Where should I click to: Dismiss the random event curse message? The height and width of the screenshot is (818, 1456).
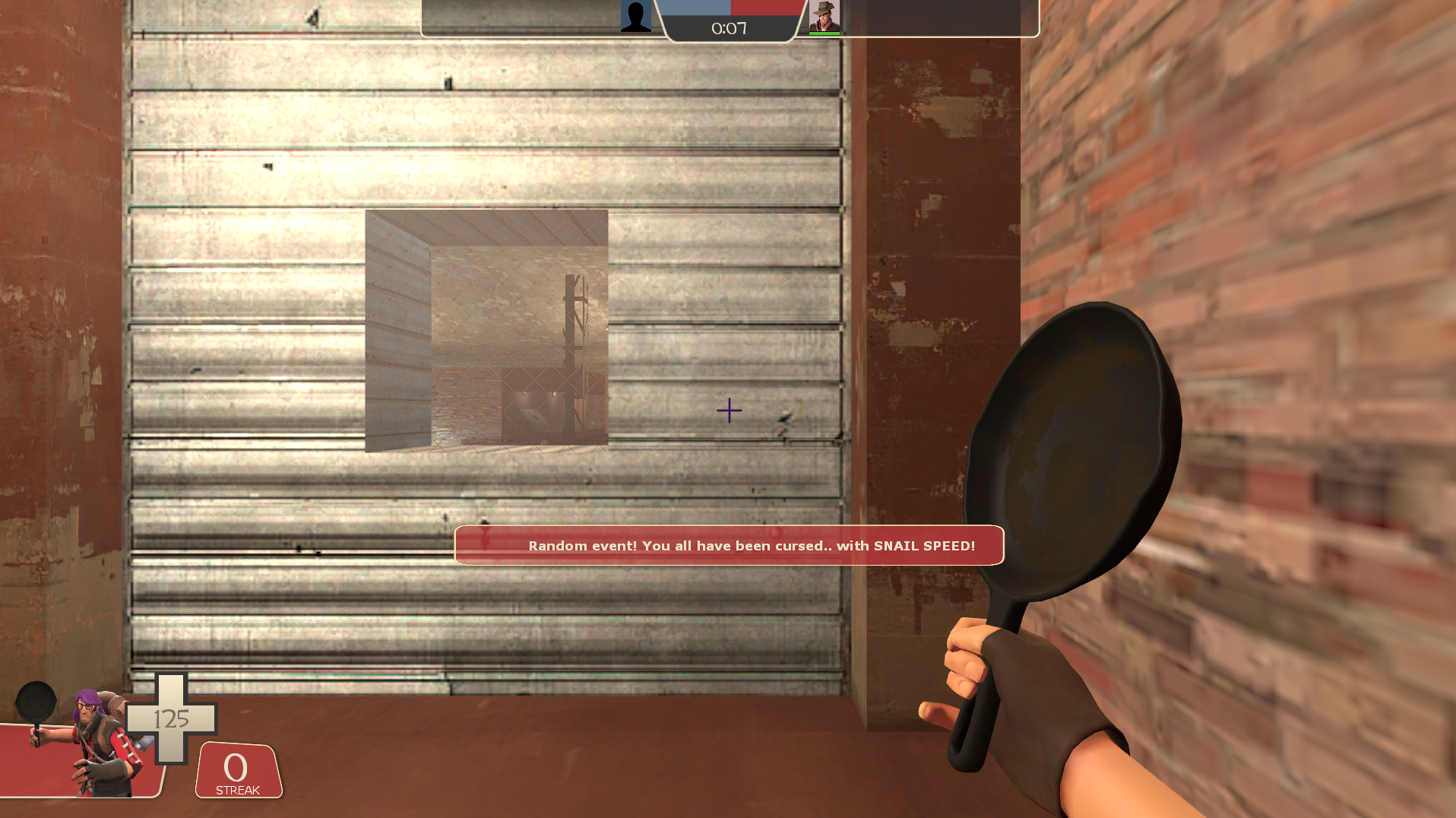pos(730,545)
